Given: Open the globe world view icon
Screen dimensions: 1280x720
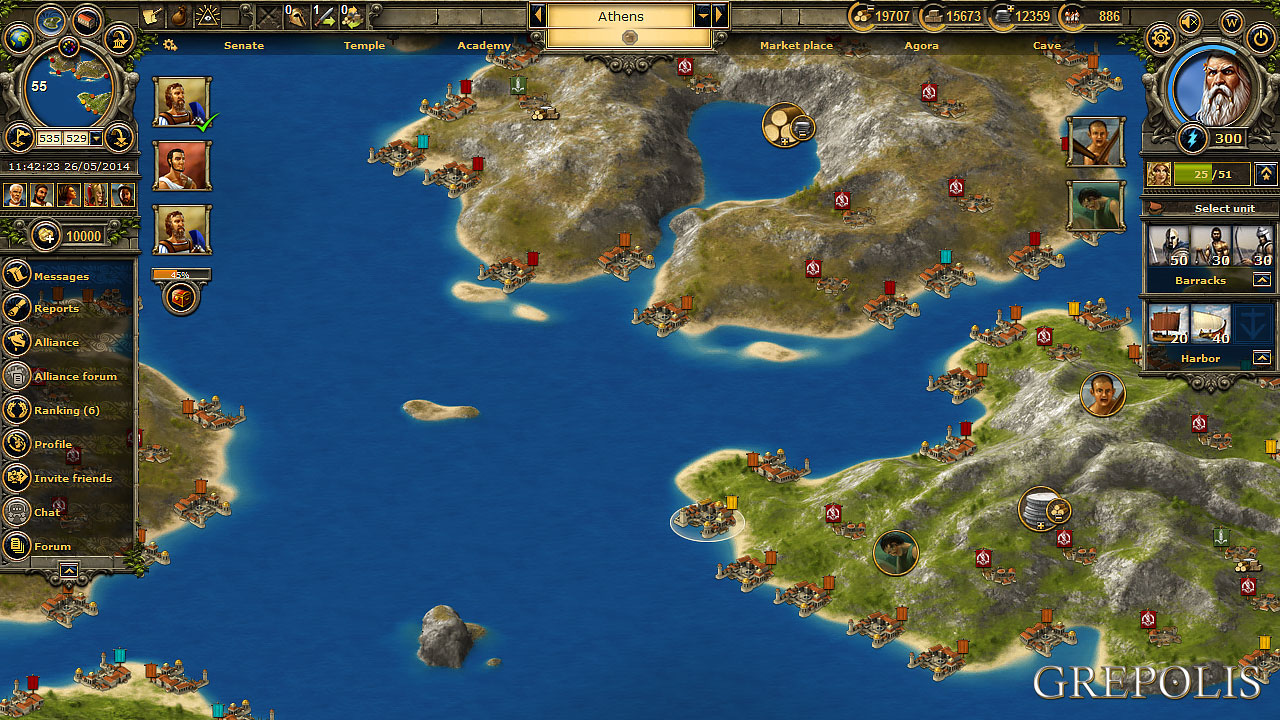Looking at the screenshot, I should tap(18, 40).
